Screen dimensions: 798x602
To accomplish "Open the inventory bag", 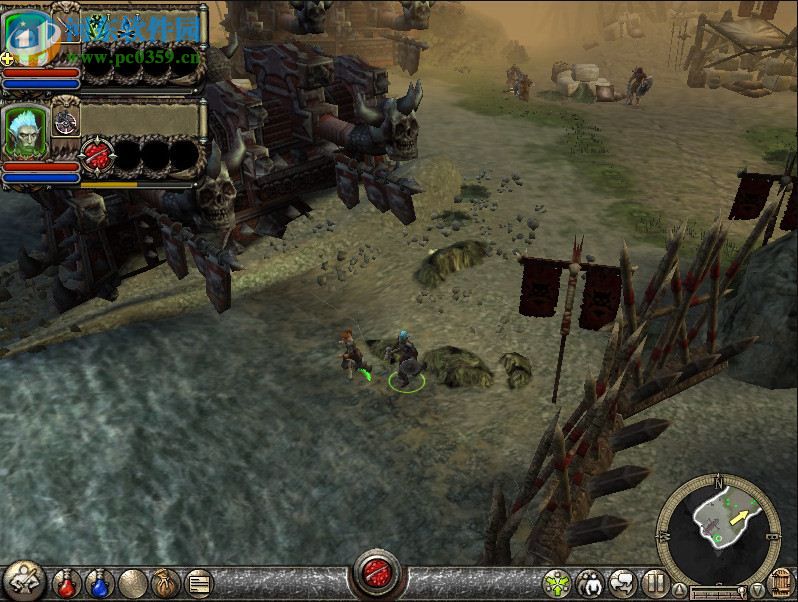I will [x=165, y=582].
